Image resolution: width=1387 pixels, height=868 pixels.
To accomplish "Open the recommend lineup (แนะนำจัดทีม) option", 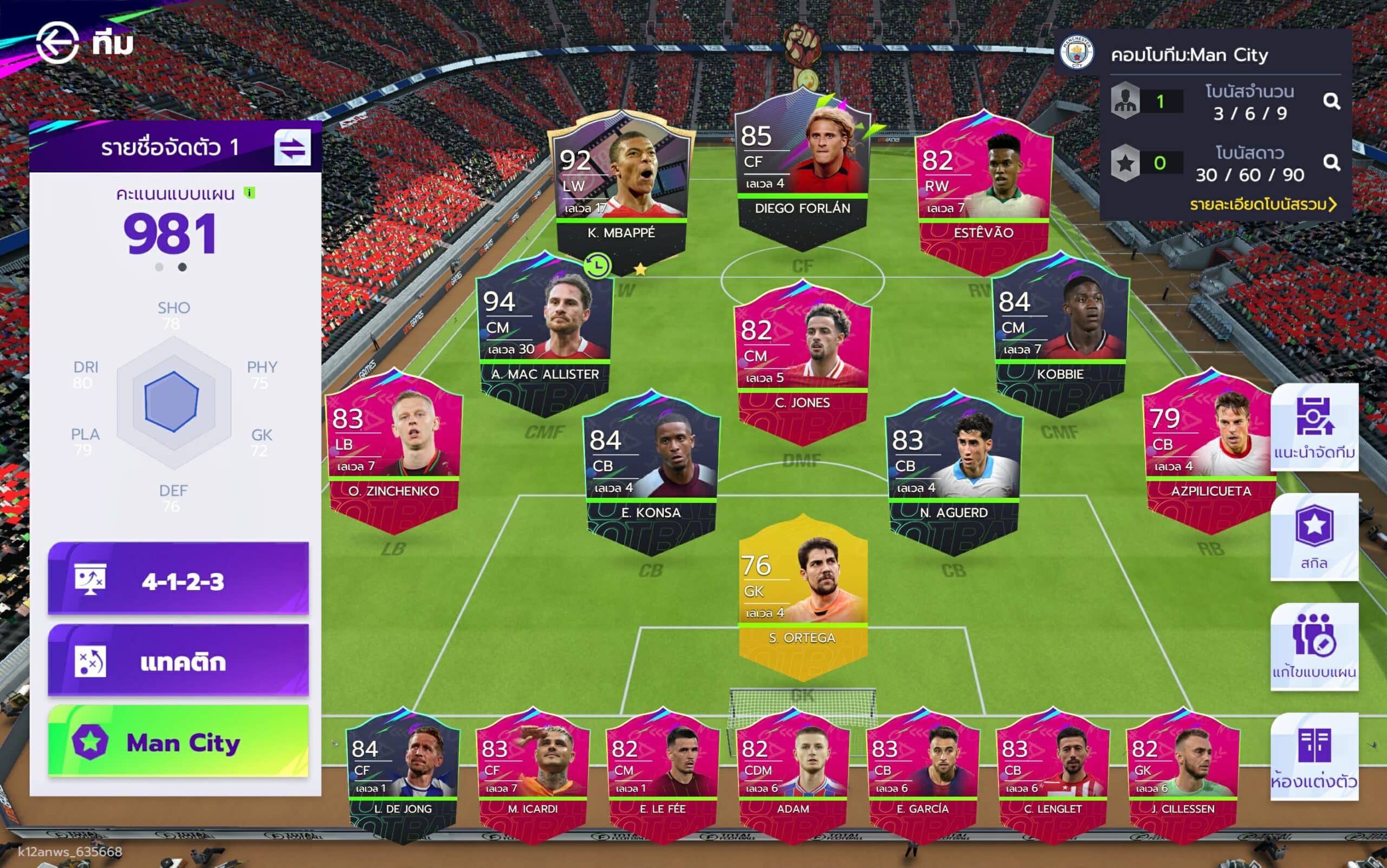I will point(1313,427).
